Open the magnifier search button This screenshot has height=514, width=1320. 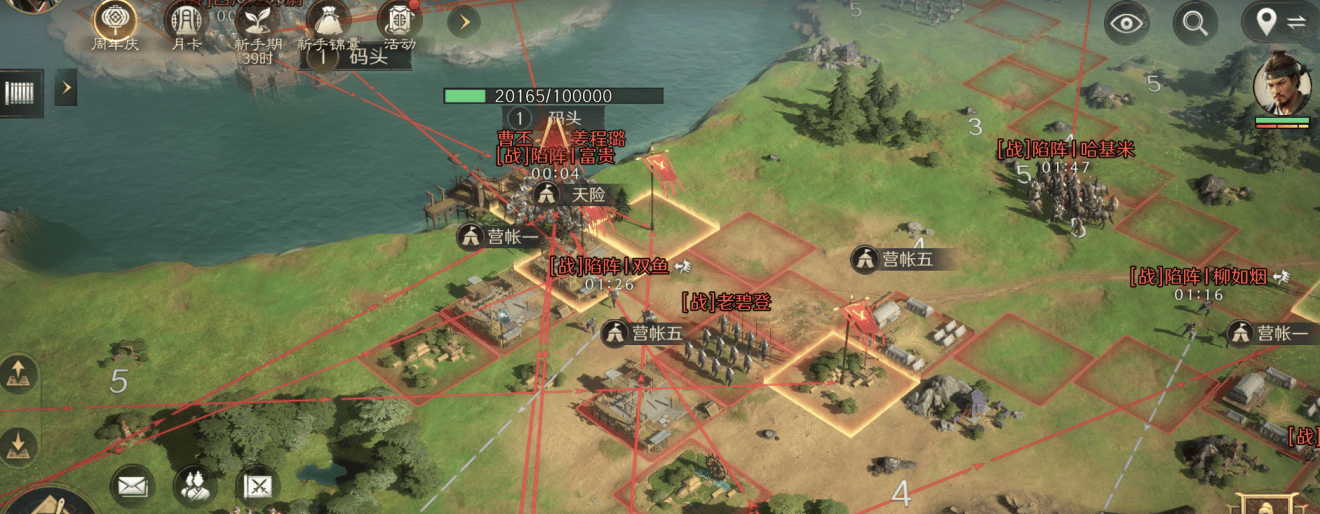(x=1195, y=22)
